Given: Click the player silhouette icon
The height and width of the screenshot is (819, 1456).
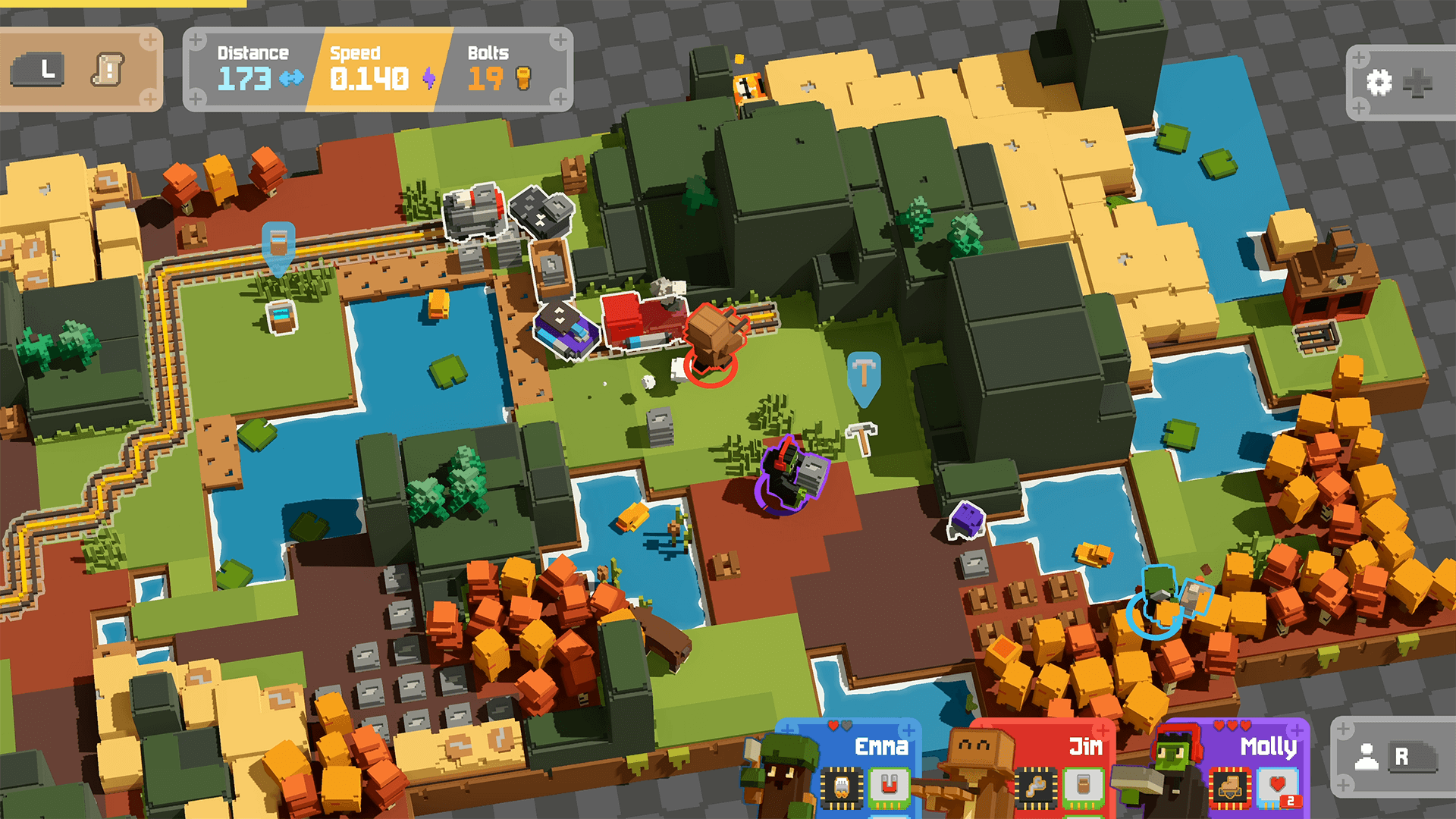Looking at the screenshot, I should 1367,757.
